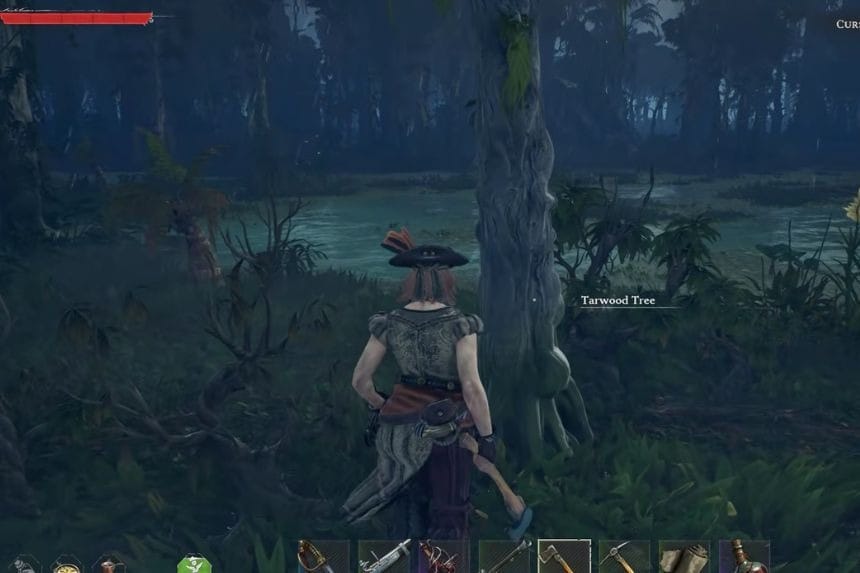Switch to the pickaxe slot
The height and width of the screenshot is (573, 860).
click(624, 557)
